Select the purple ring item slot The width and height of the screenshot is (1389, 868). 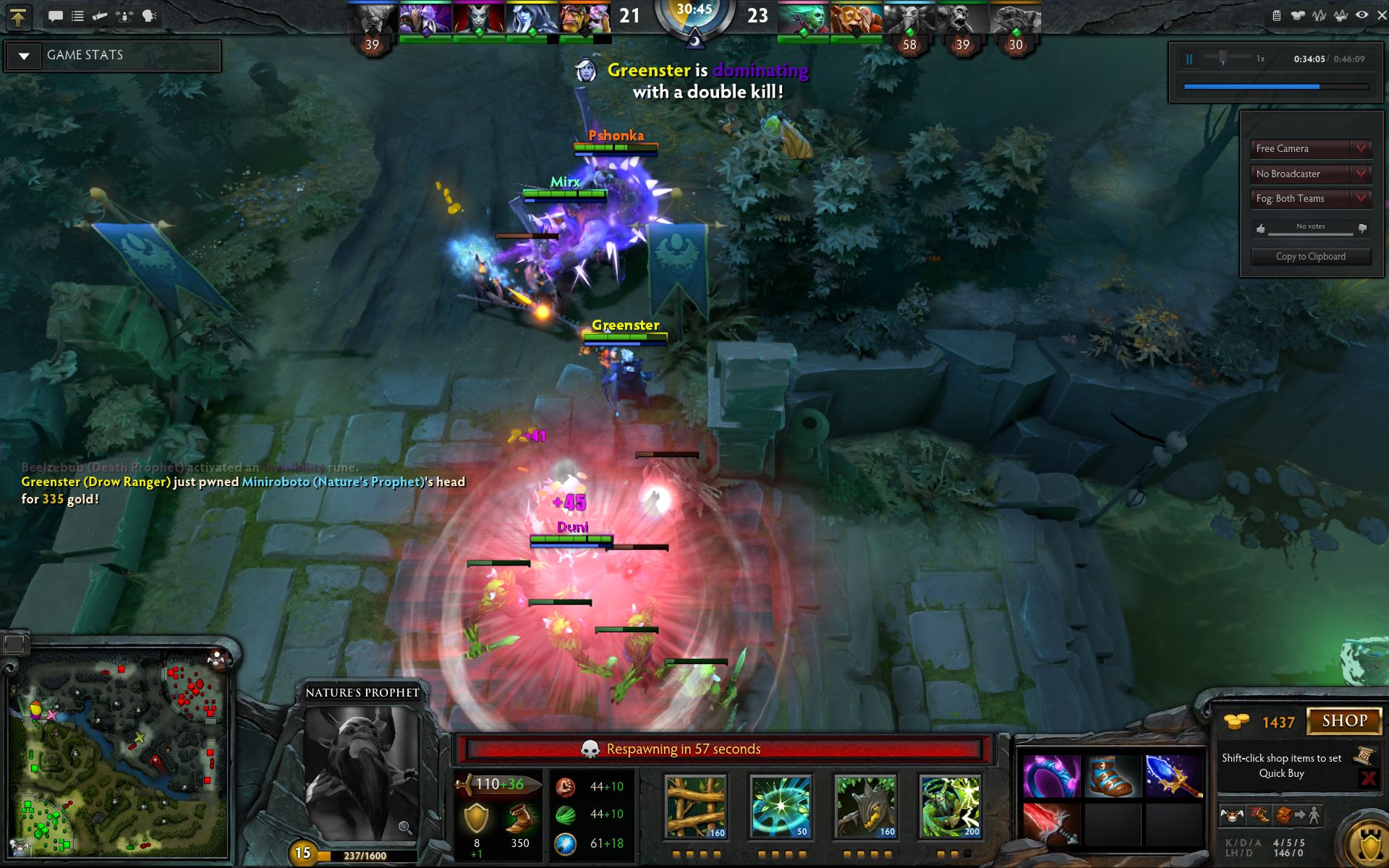(1051, 776)
